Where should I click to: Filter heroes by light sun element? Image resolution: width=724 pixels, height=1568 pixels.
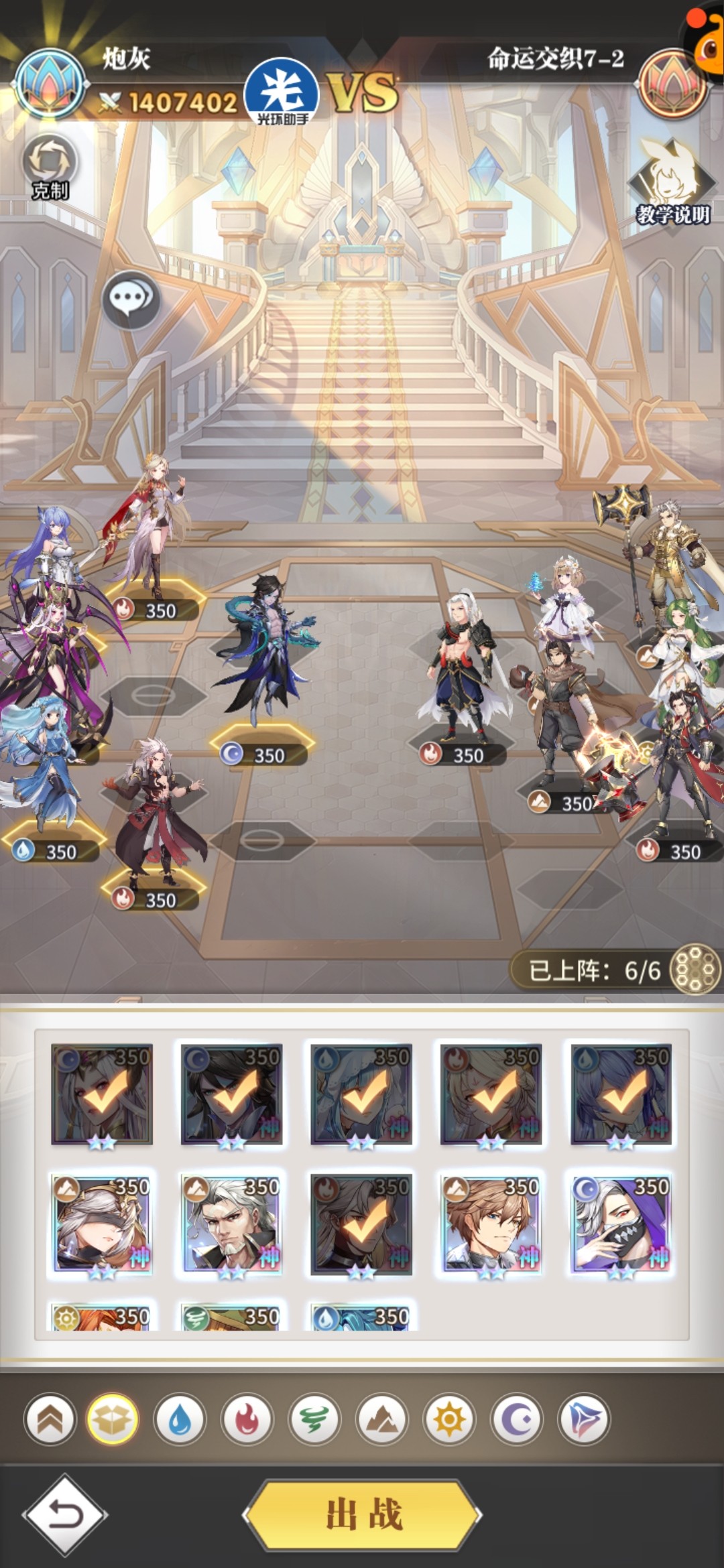pyautogui.click(x=449, y=1419)
